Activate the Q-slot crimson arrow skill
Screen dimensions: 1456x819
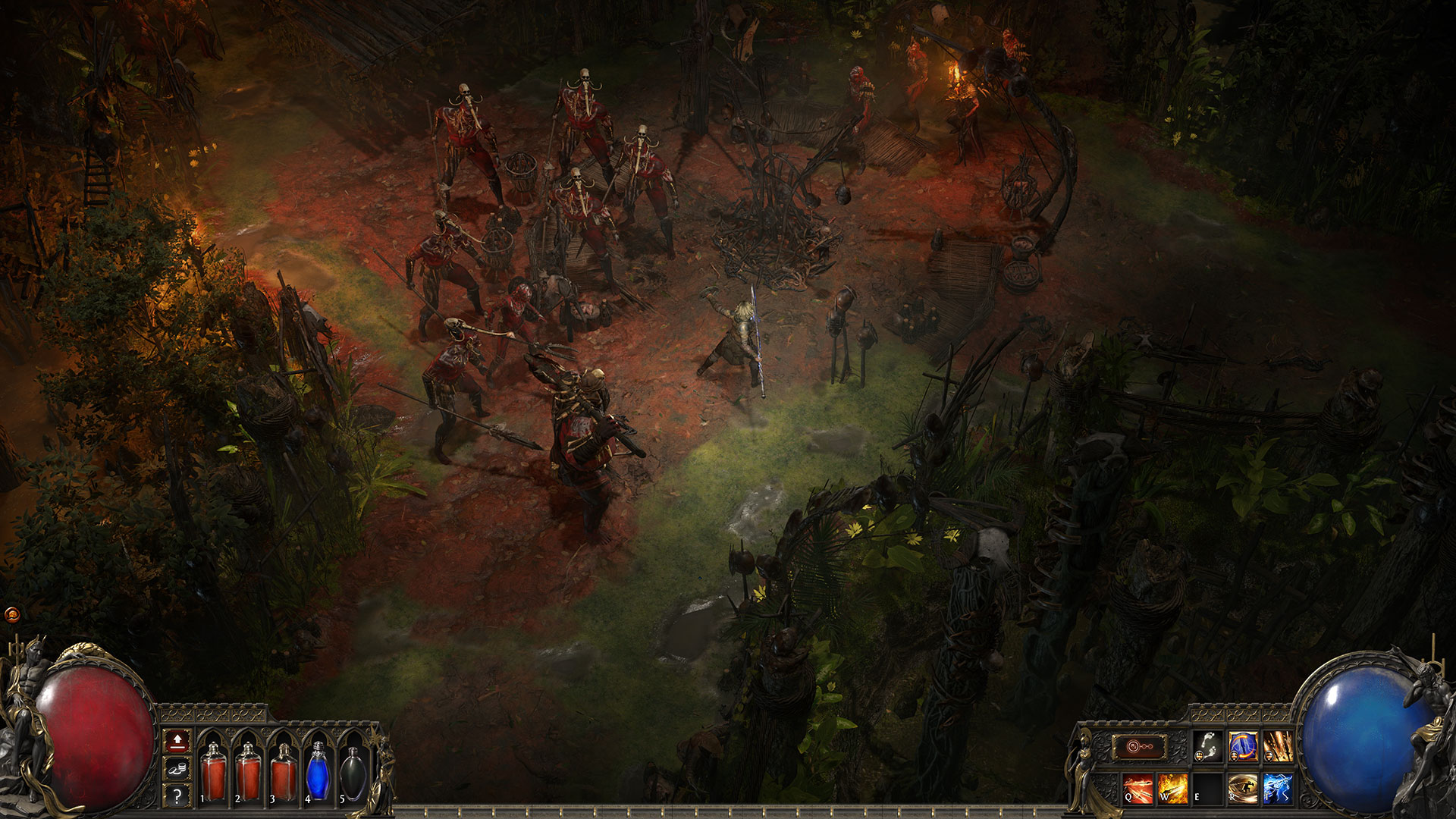[1136, 787]
